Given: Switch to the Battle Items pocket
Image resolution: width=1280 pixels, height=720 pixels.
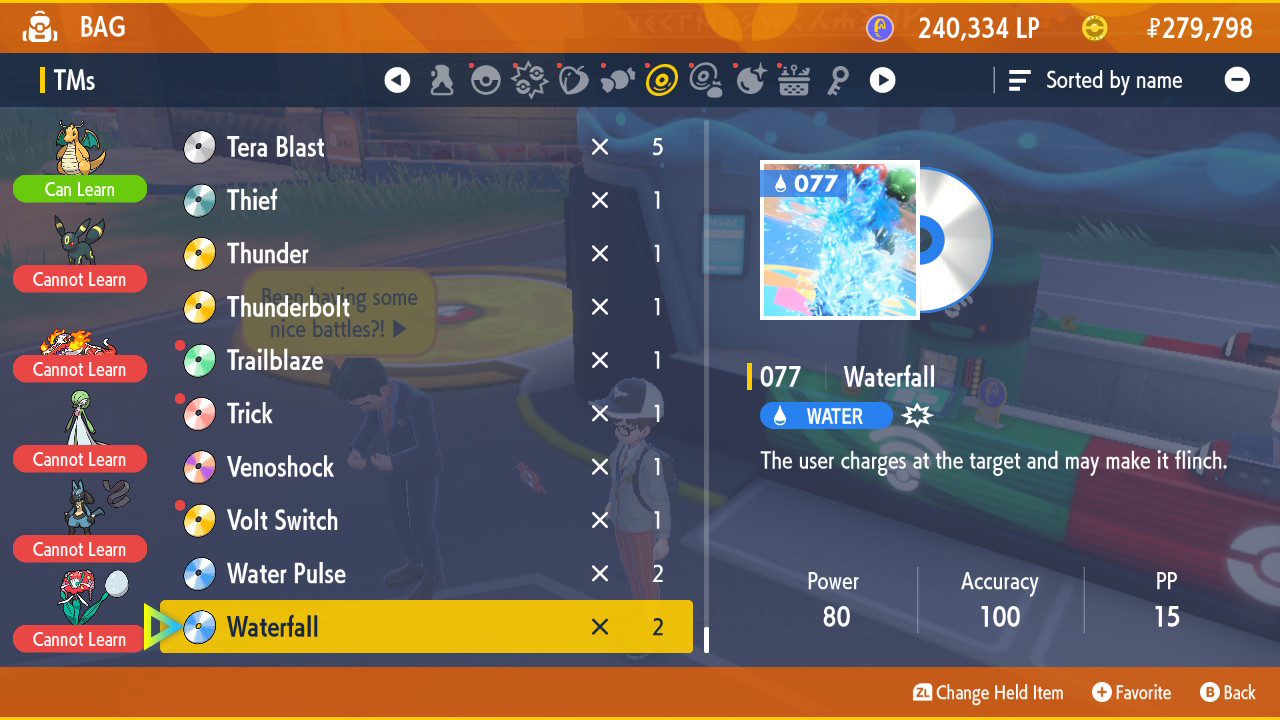Looking at the screenshot, I should click(528, 80).
